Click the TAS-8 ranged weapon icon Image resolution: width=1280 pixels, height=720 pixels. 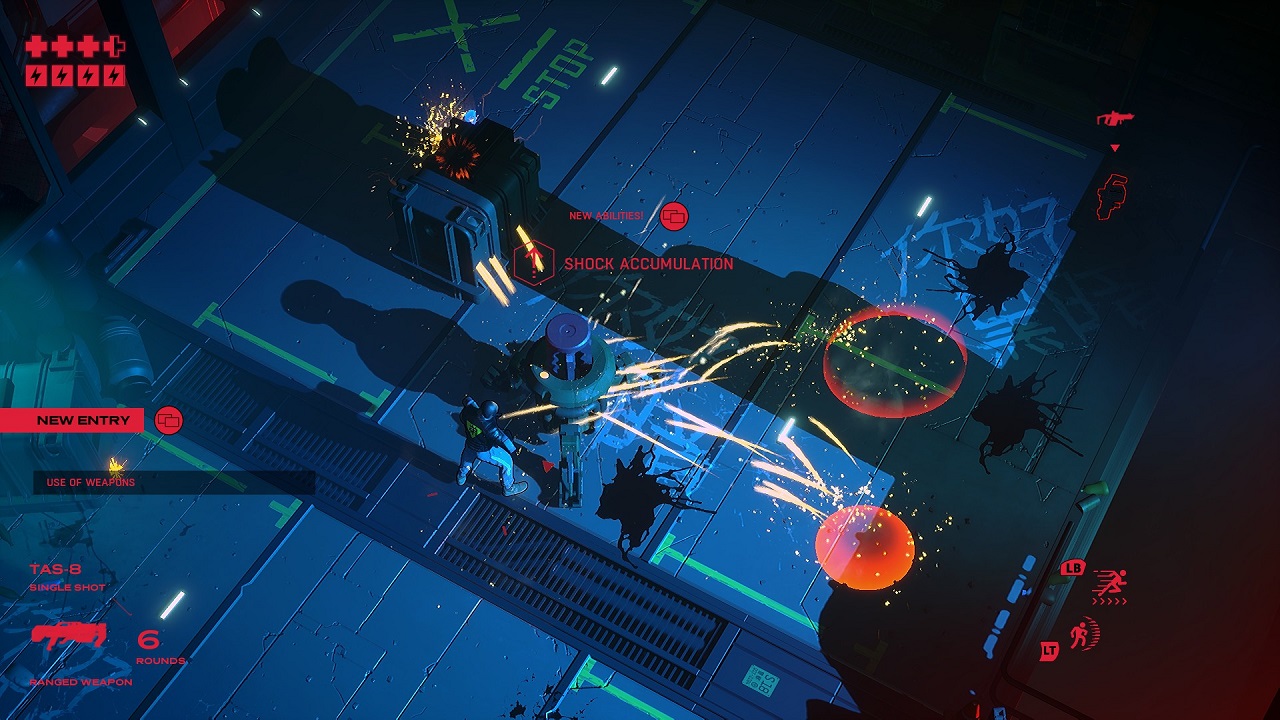pos(69,636)
